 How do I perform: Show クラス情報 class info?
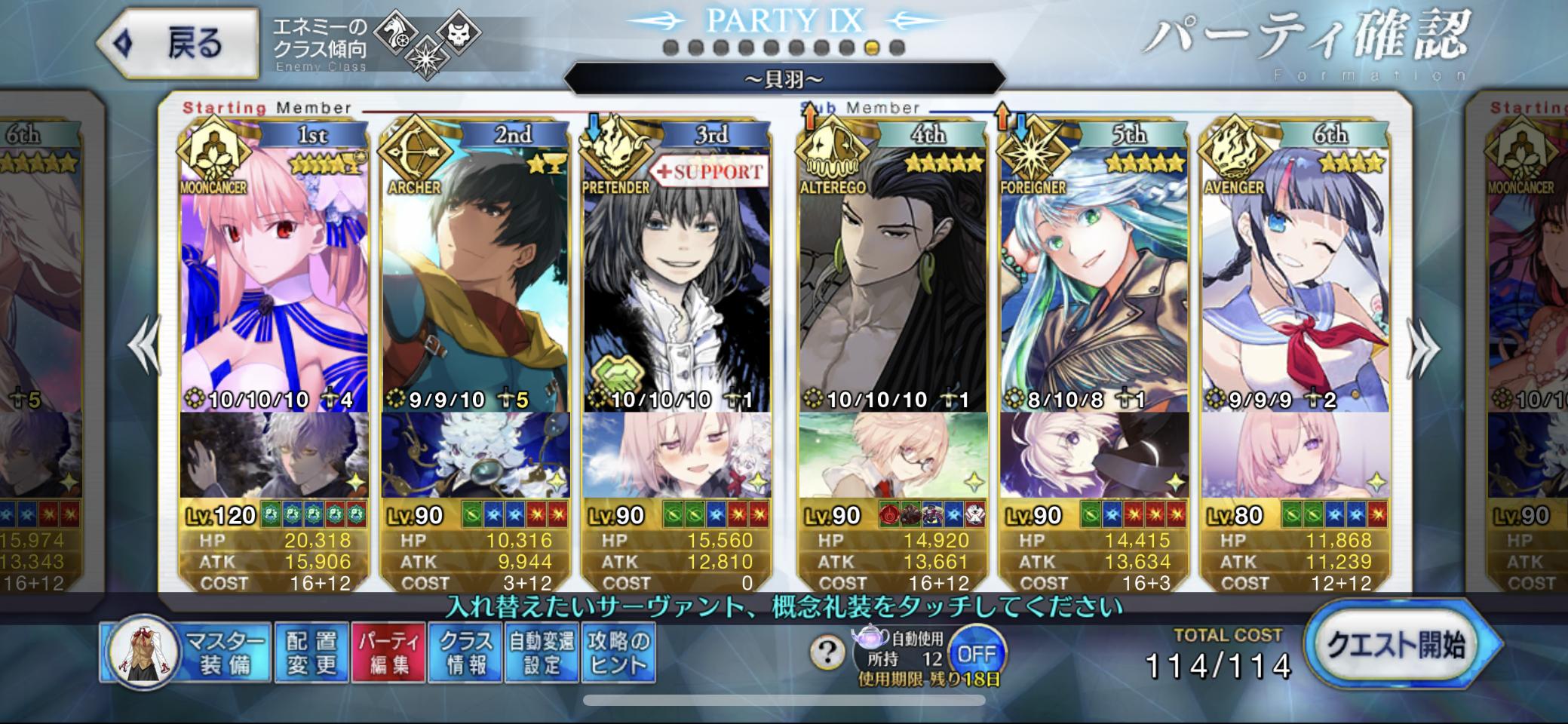(x=465, y=653)
